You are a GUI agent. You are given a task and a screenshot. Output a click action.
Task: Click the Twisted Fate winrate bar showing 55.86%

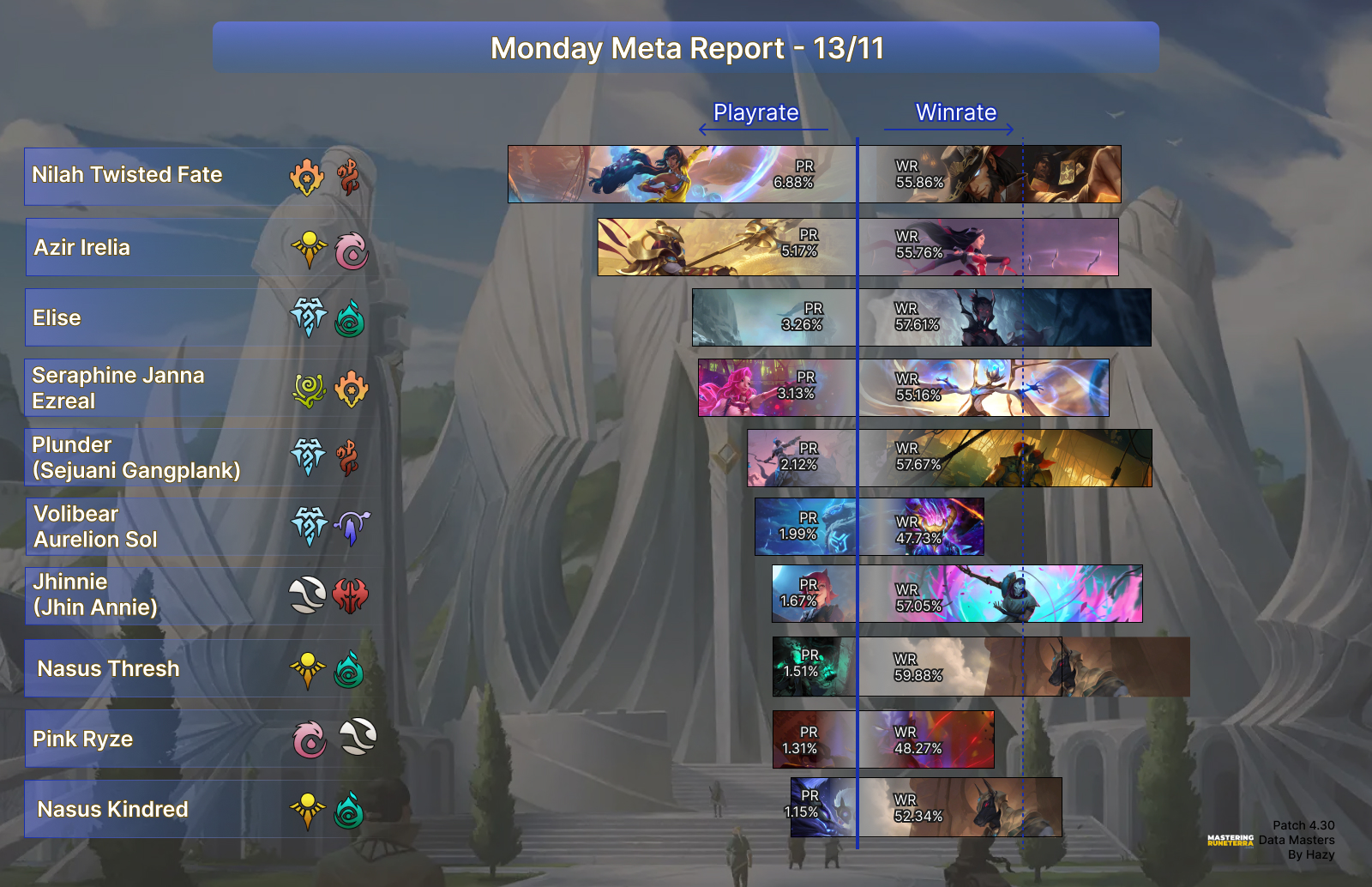[x=990, y=174]
